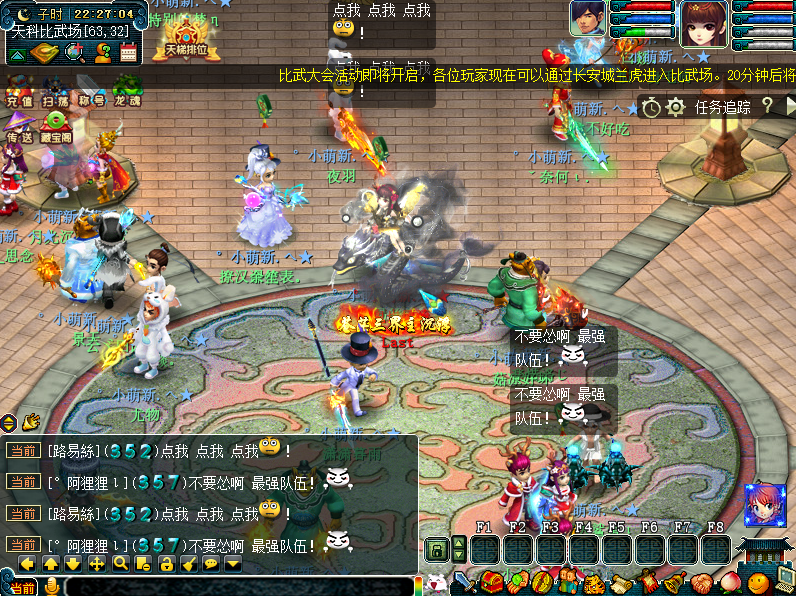Click the gear icon beside 任务追踪
Screen dimensions: 796x596
pos(675,106)
